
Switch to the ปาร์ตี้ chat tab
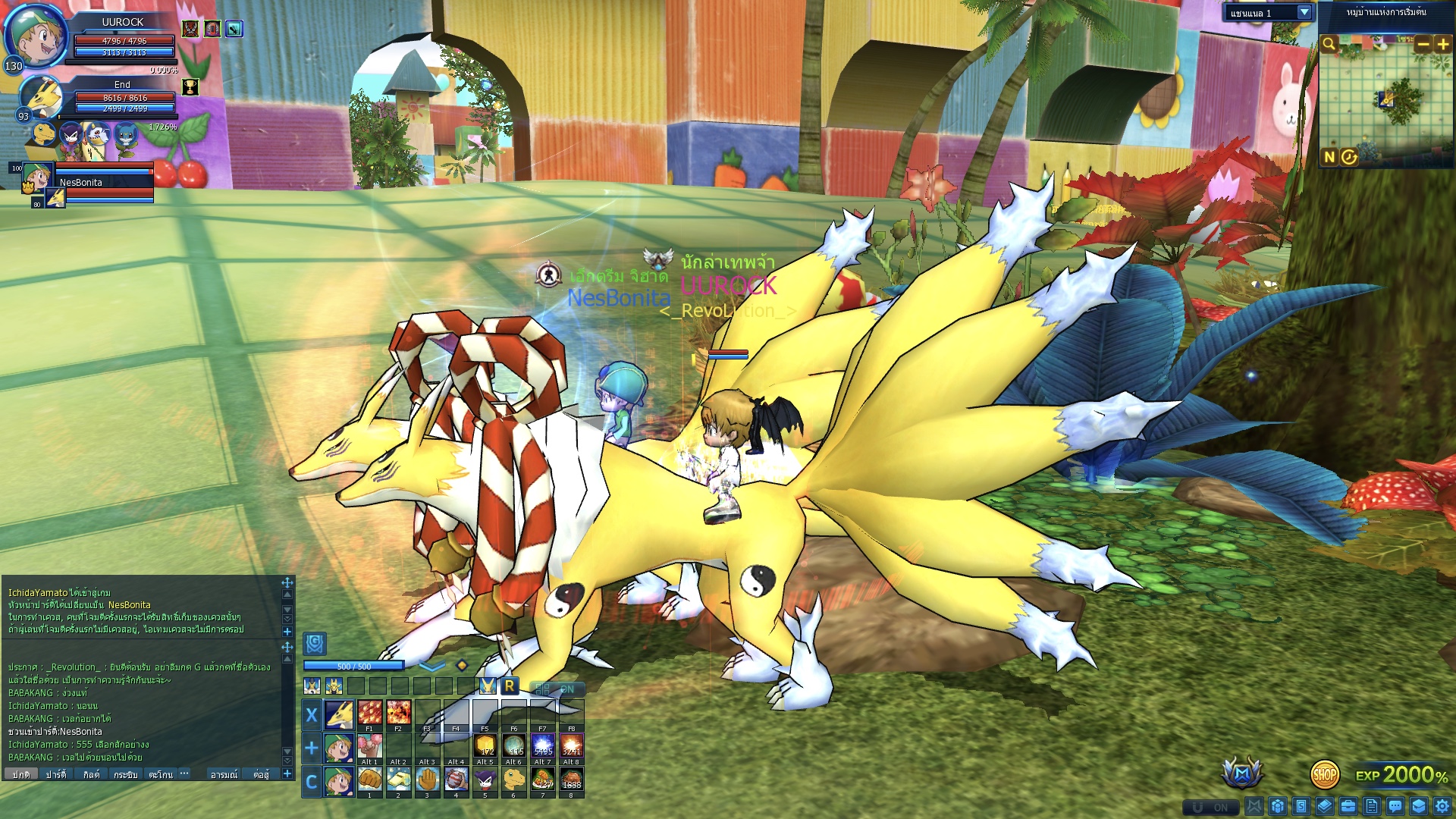pyautogui.click(x=55, y=774)
